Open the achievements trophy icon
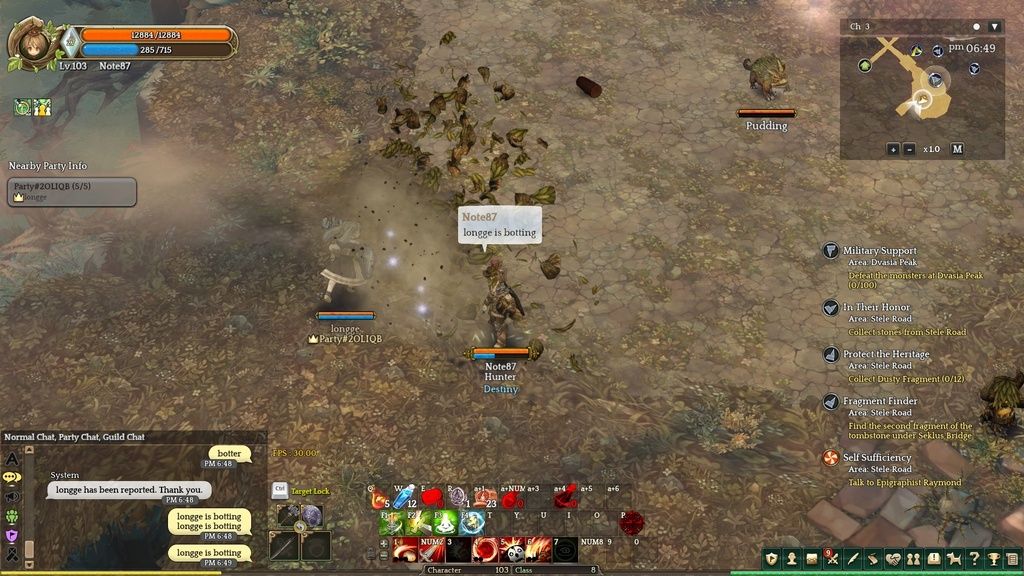This screenshot has height=576, width=1024. [995, 559]
